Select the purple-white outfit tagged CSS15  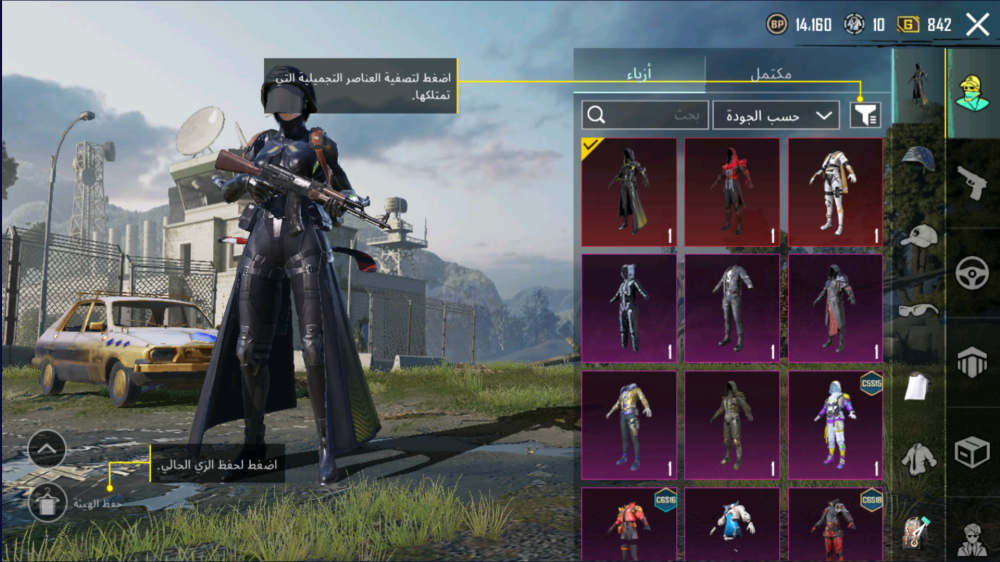click(x=835, y=424)
